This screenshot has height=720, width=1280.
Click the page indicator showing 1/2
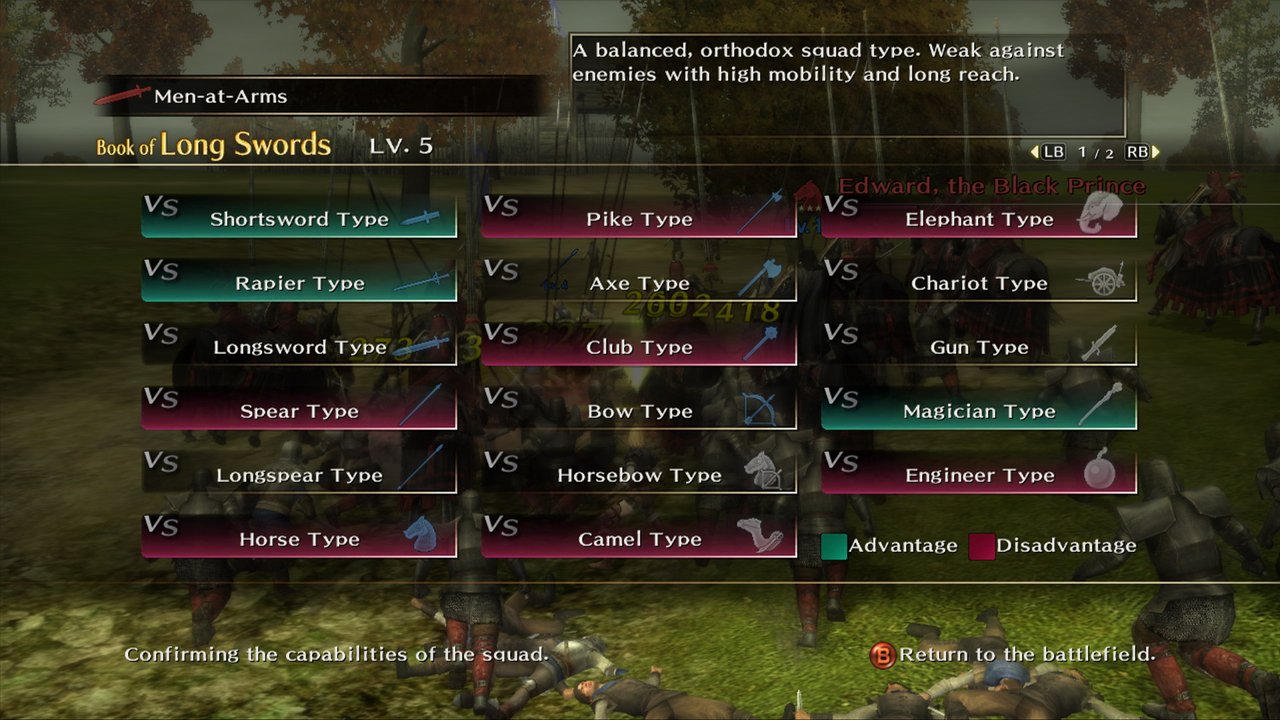click(x=1094, y=151)
